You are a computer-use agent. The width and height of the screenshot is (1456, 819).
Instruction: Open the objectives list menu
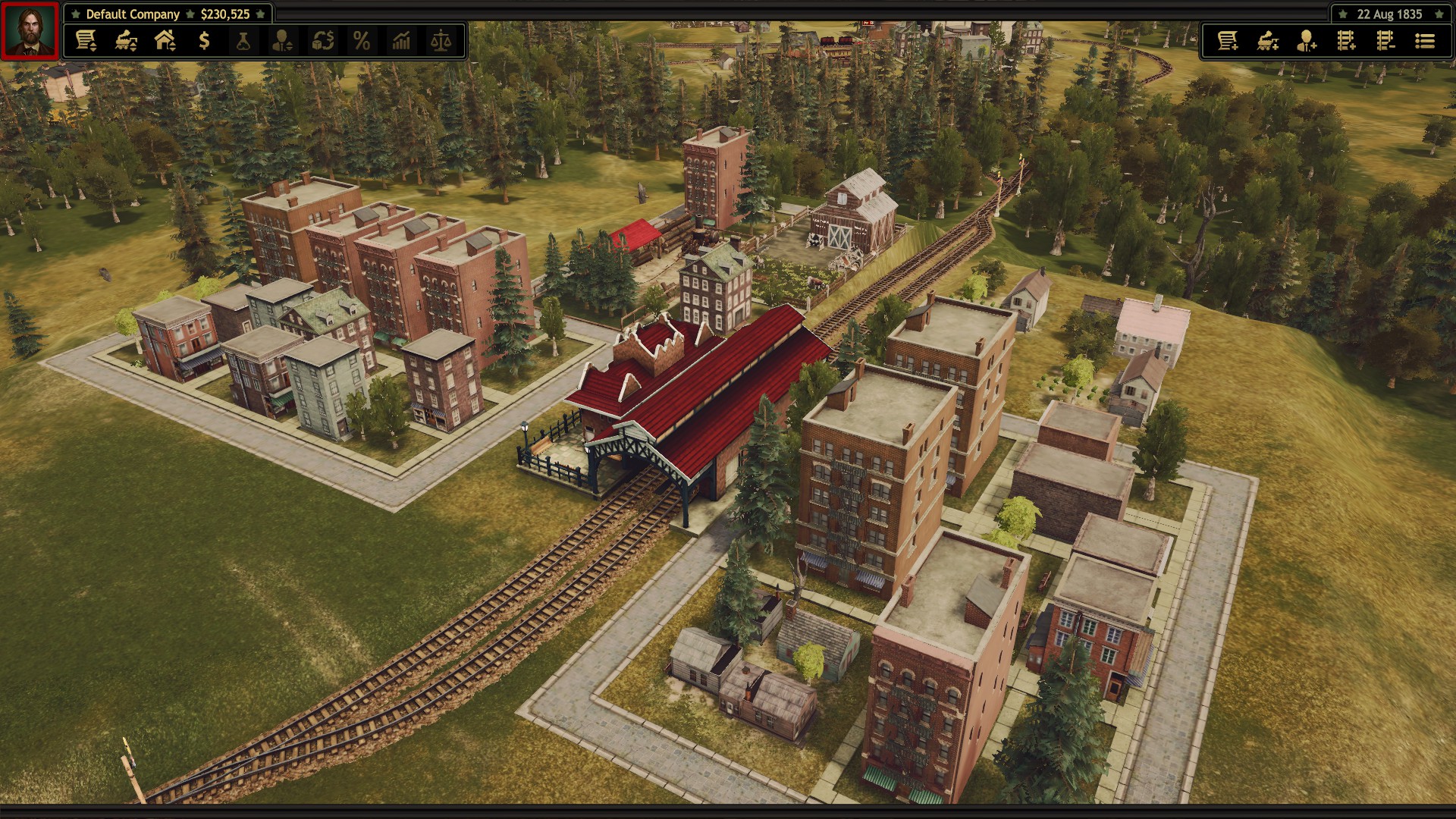[x=1426, y=42]
